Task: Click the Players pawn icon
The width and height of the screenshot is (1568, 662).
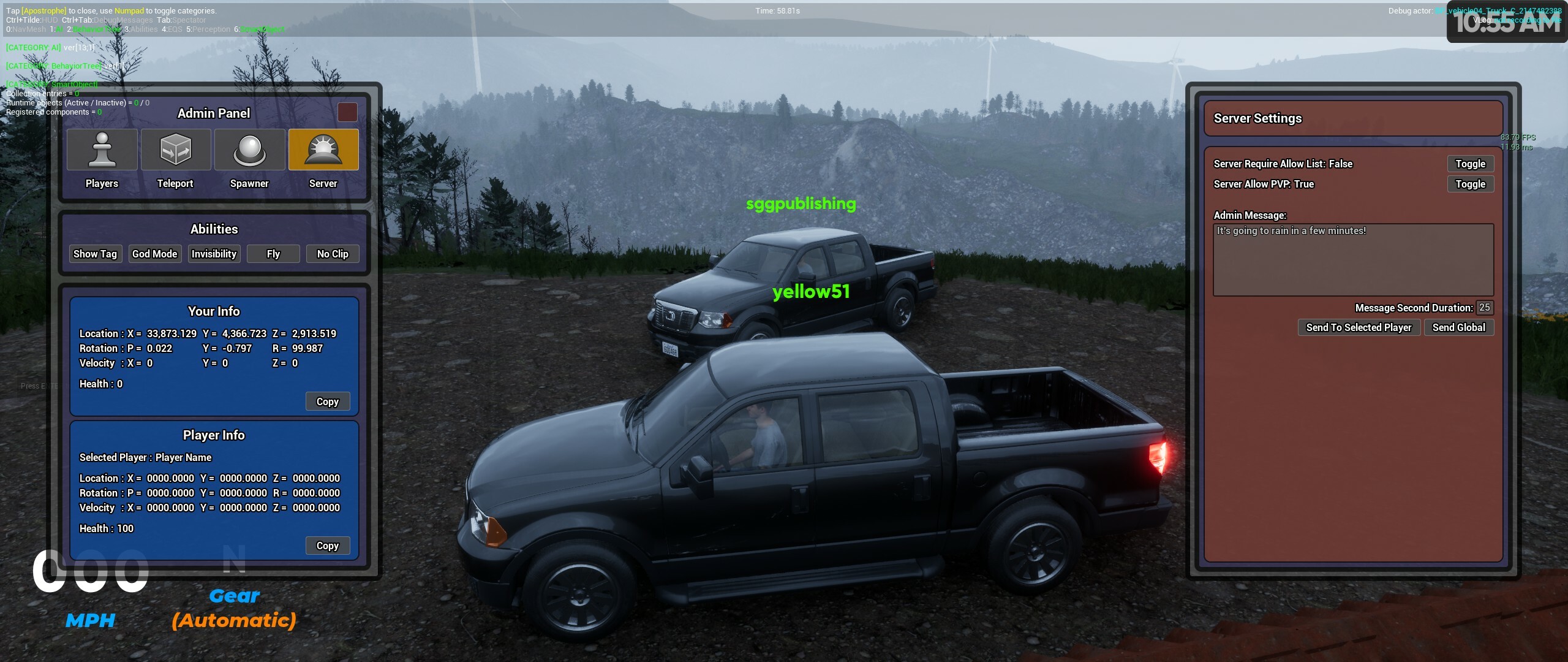Action: pyautogui.click(x=102, y=149)
